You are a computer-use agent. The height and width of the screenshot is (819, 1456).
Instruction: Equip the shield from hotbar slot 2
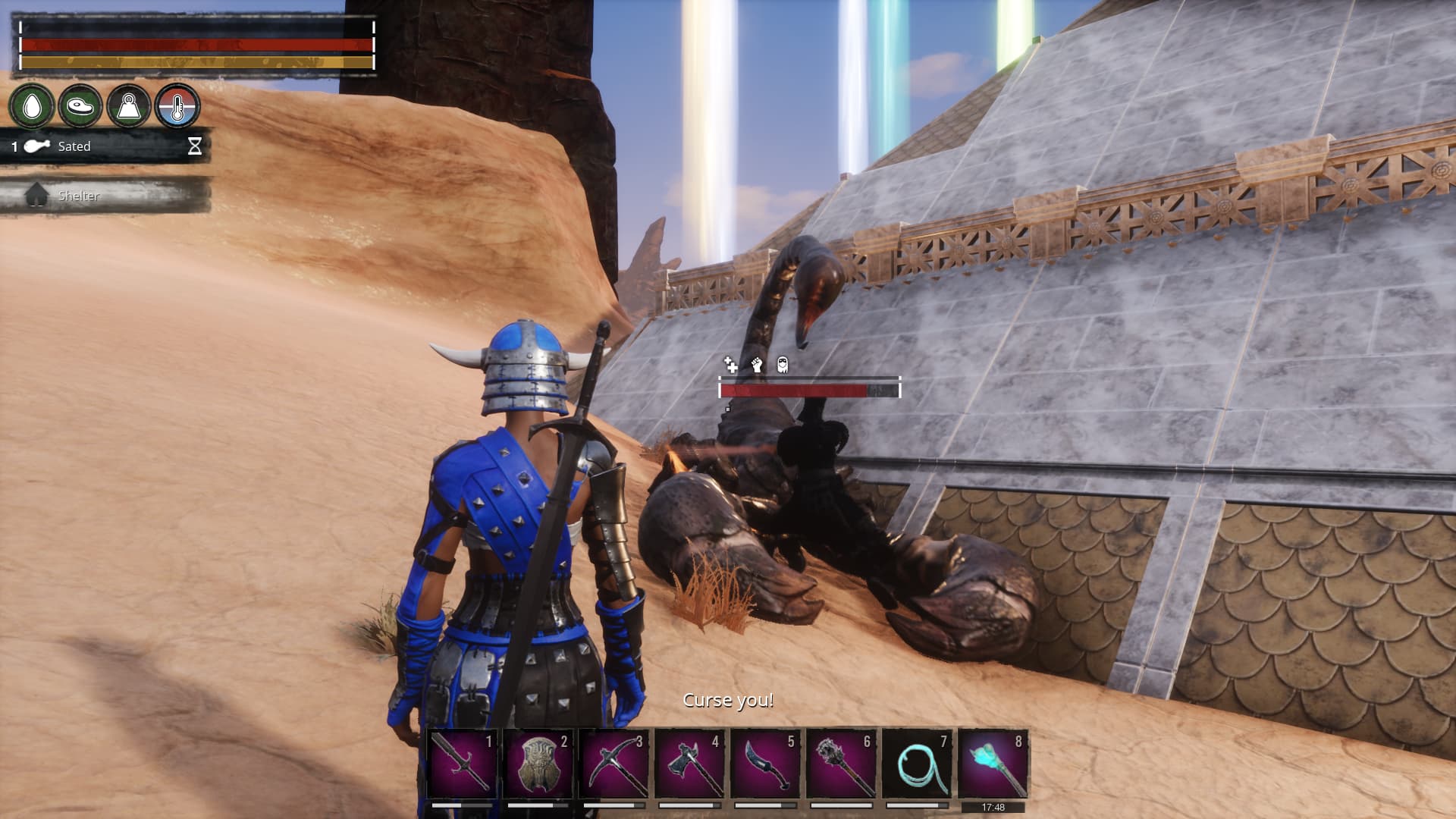tap(538, 763)
